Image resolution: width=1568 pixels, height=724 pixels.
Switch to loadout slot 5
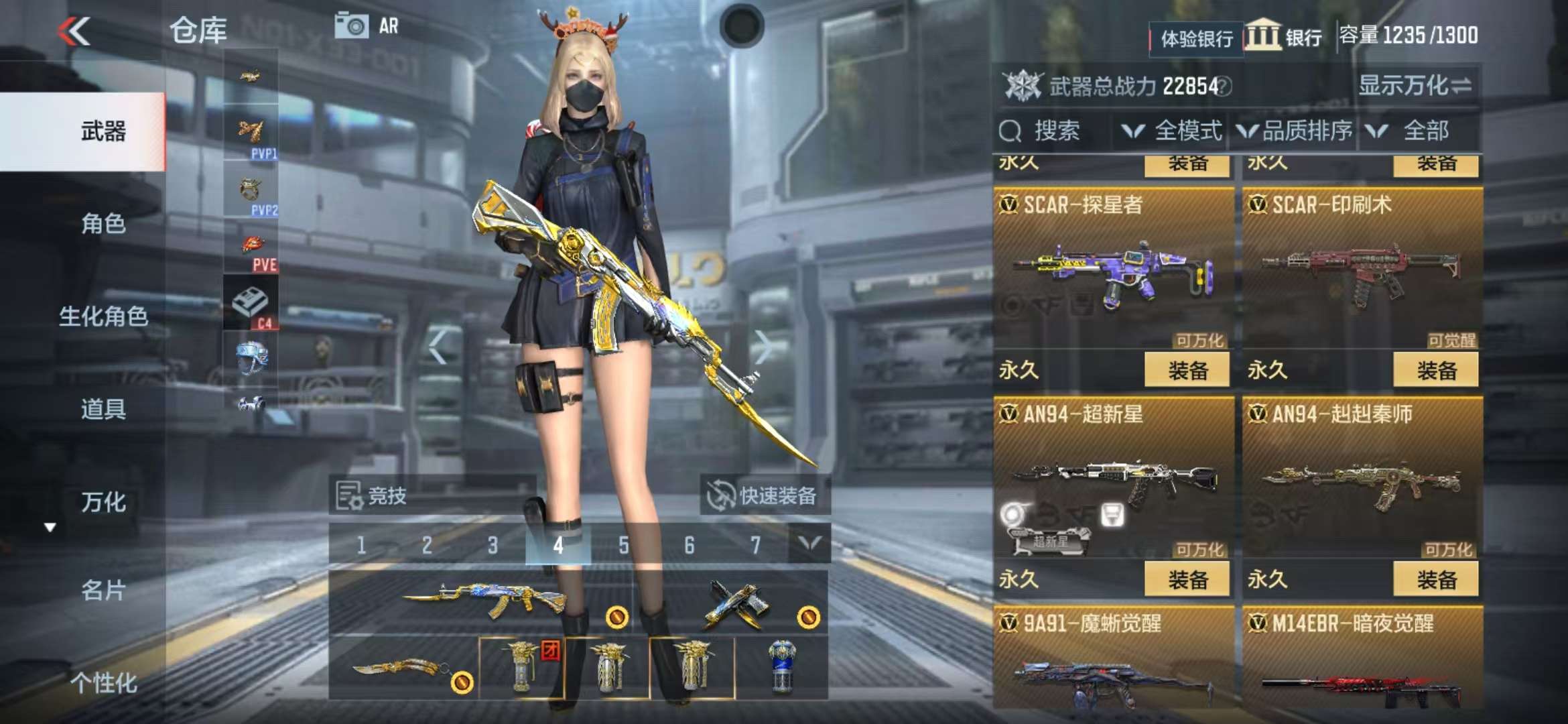[624, 546]
